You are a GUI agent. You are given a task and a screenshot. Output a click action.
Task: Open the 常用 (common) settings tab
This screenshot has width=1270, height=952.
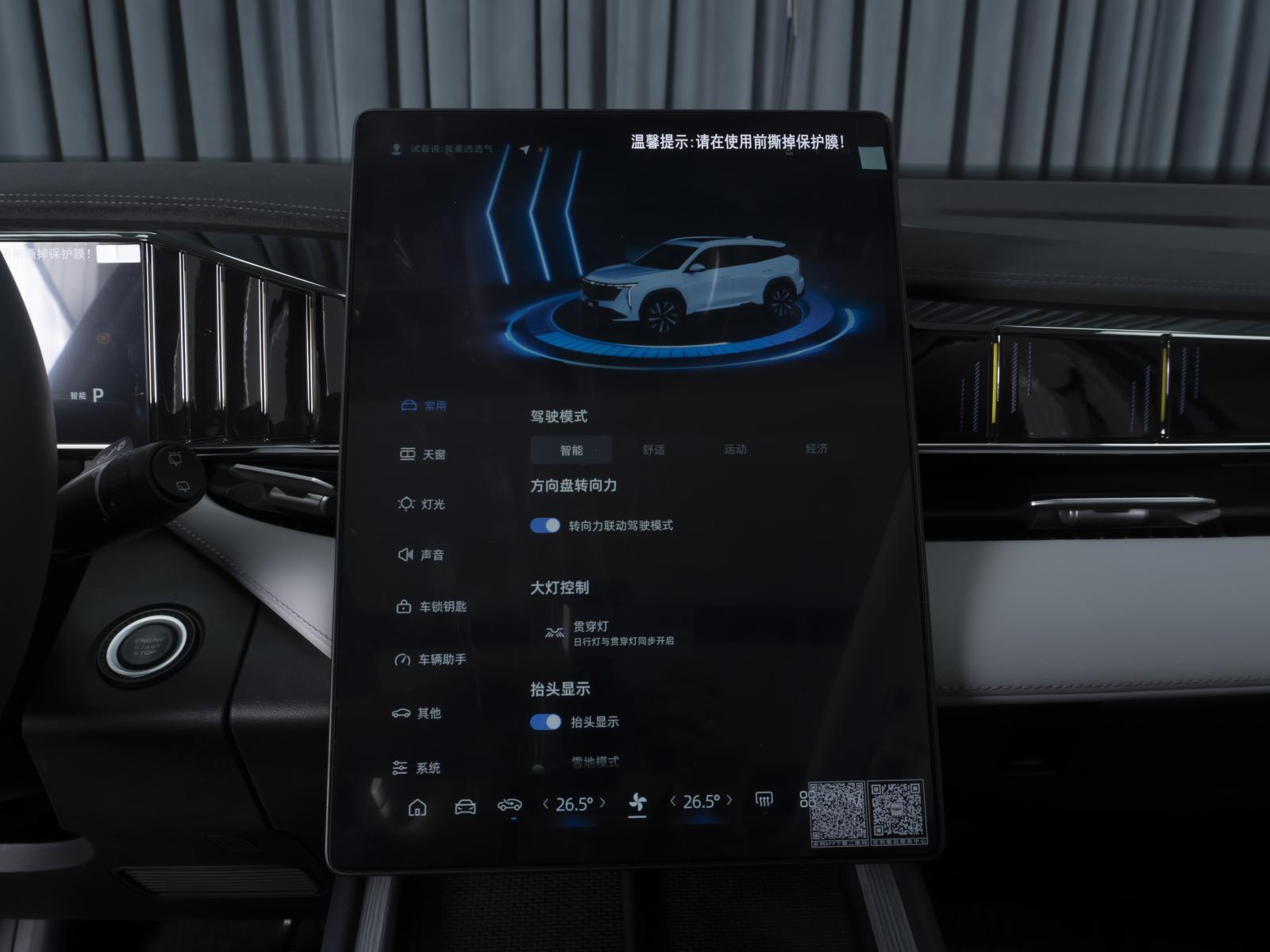pyautogui.click(x=425, y=406)
